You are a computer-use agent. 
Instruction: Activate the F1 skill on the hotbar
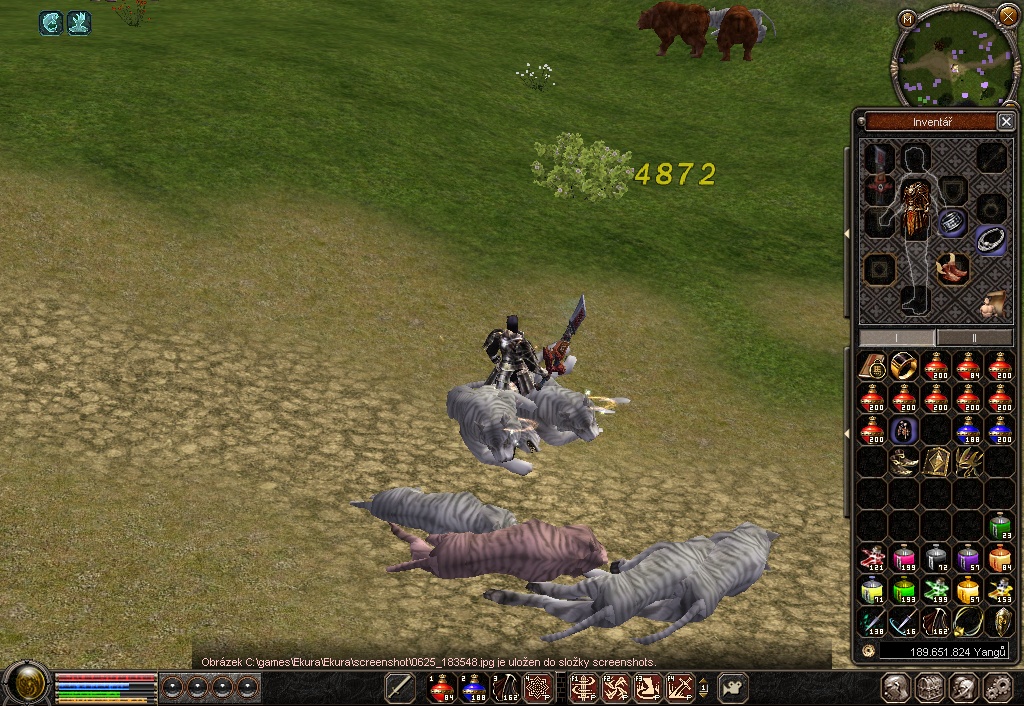[585, 687]
